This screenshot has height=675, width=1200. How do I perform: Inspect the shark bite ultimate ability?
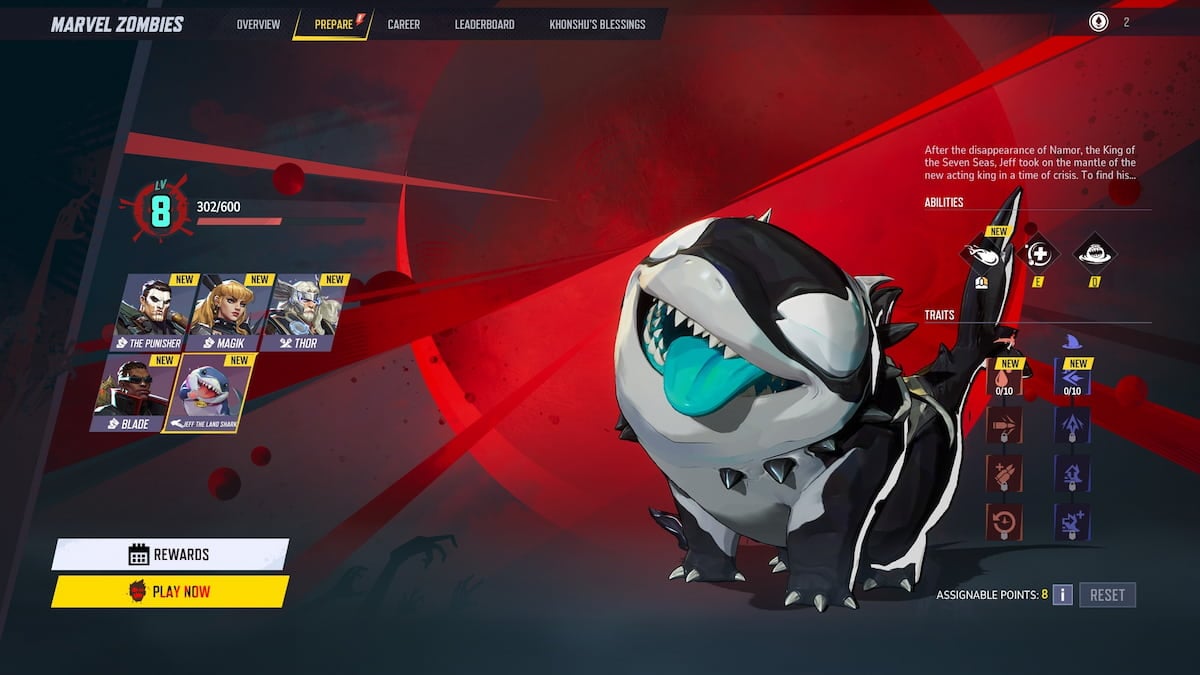[1094, 254]
